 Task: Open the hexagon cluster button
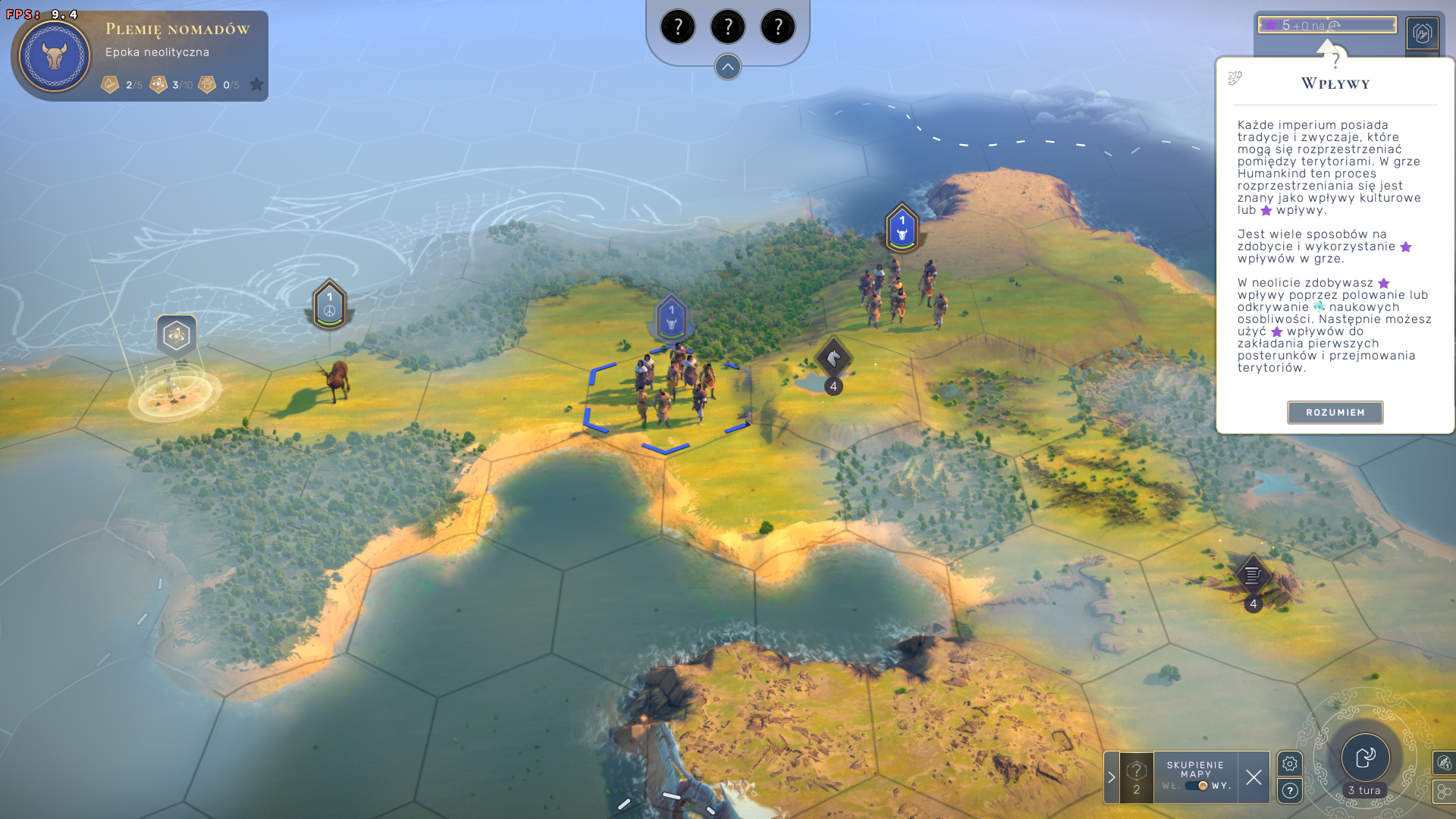[1443, 792]
